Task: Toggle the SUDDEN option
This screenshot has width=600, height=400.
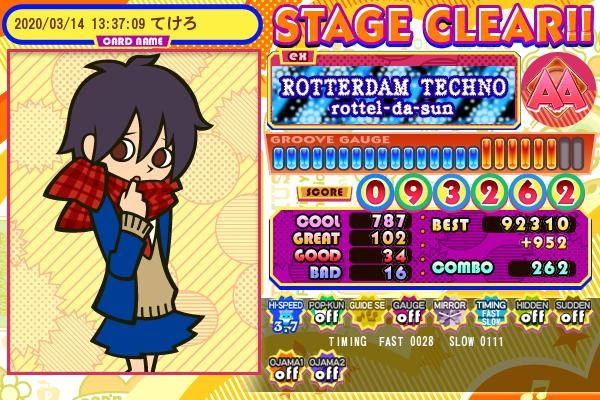Action: (572, 314)
